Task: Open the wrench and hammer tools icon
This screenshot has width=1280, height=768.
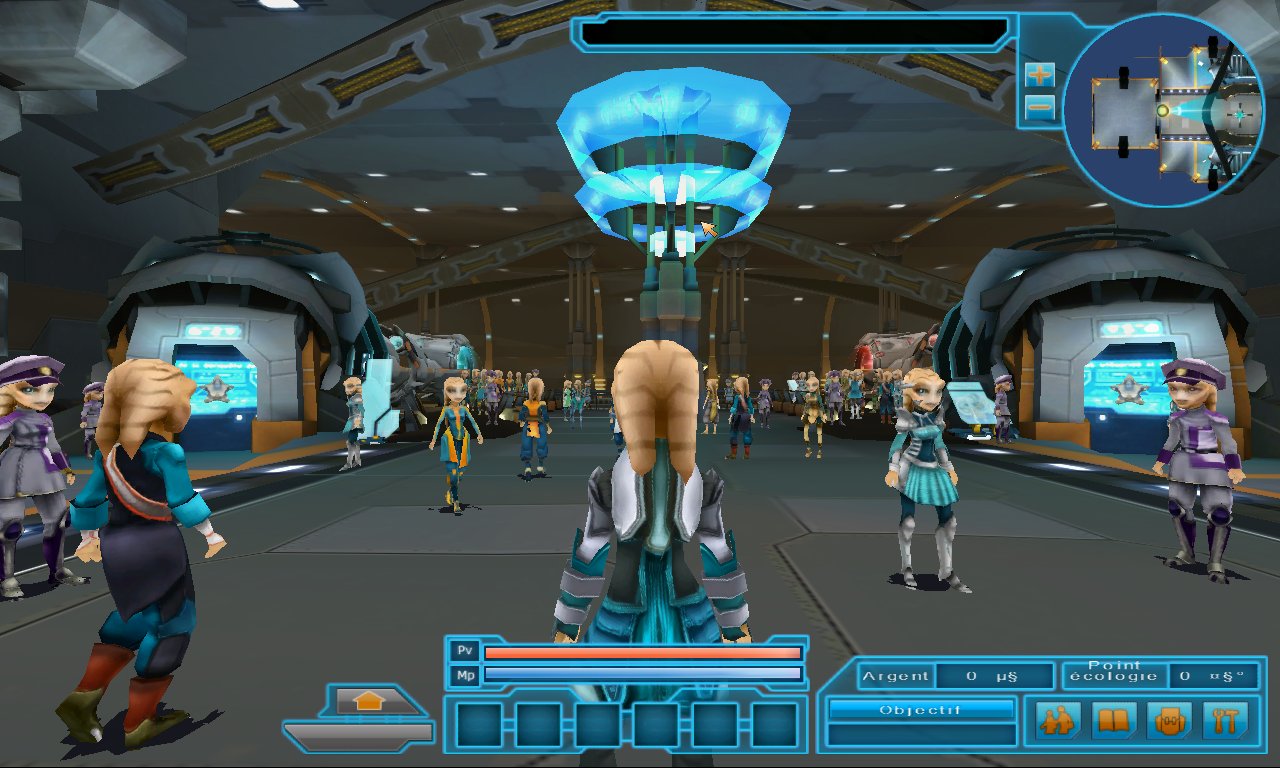Action: click(1224, 720)
